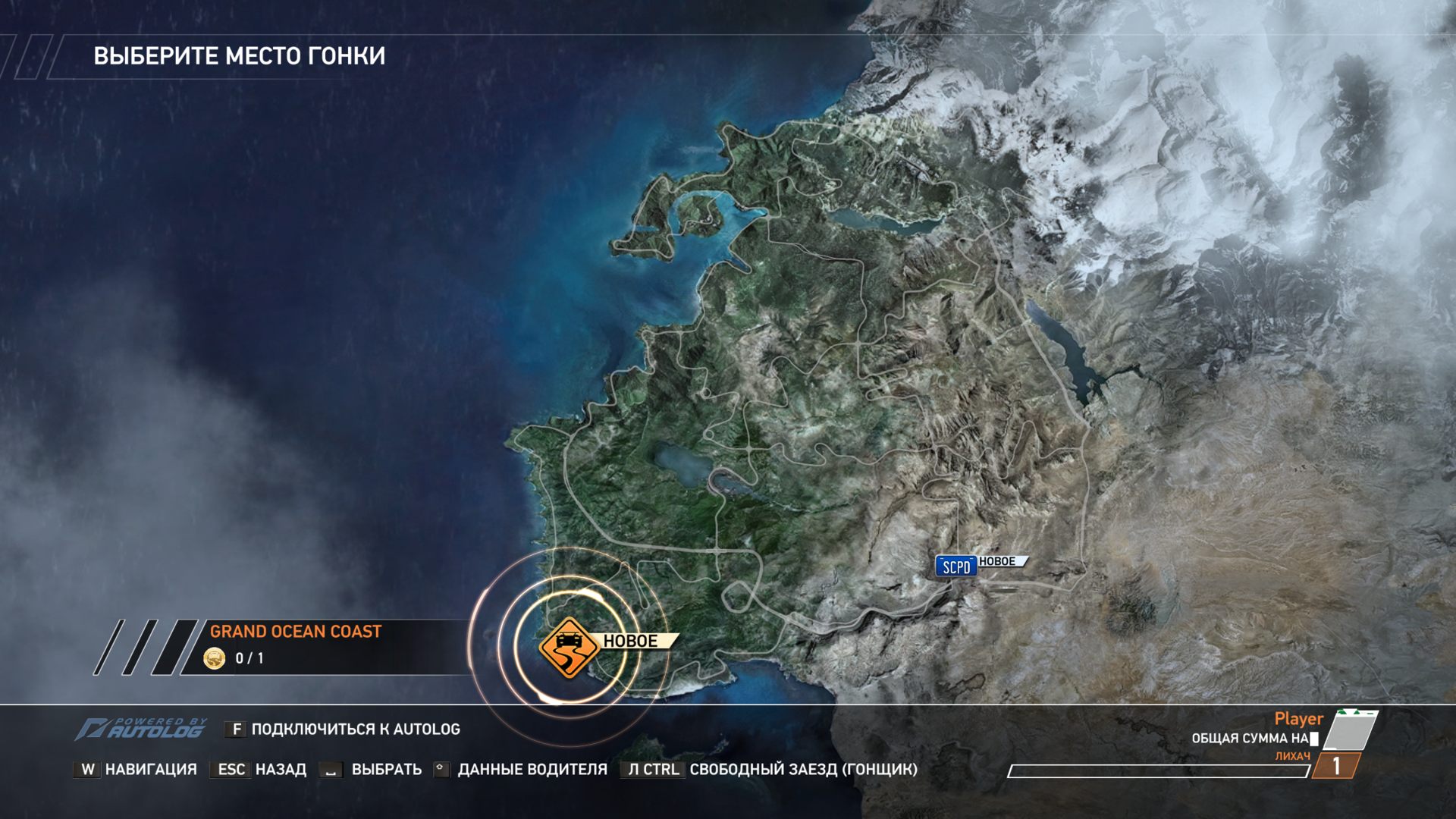Choose the blue SCPD event marker
The height and width of the screenshot is (819, 1456).
tap(955, 566)
